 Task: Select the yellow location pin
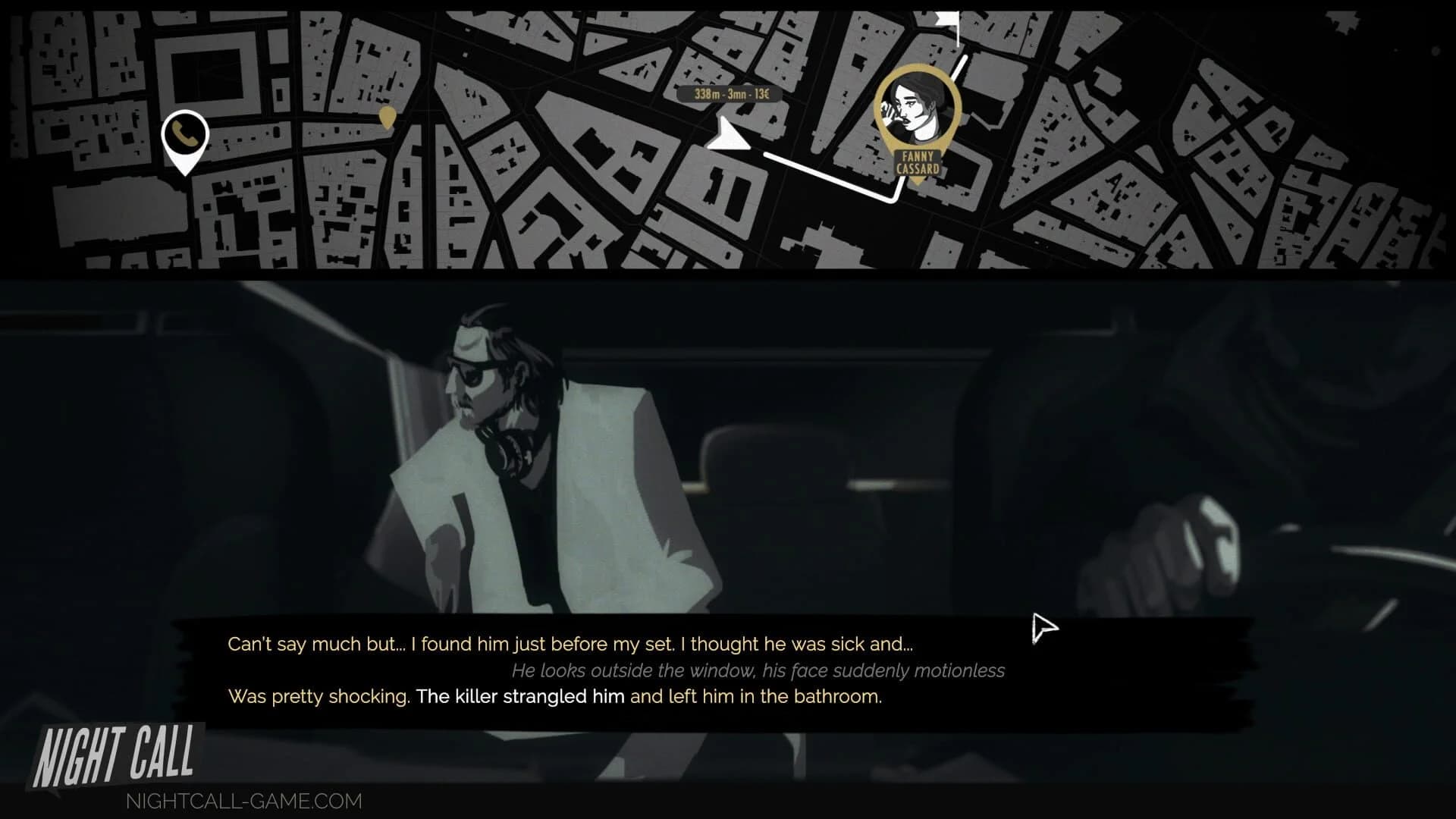click(x=388, y=118)
